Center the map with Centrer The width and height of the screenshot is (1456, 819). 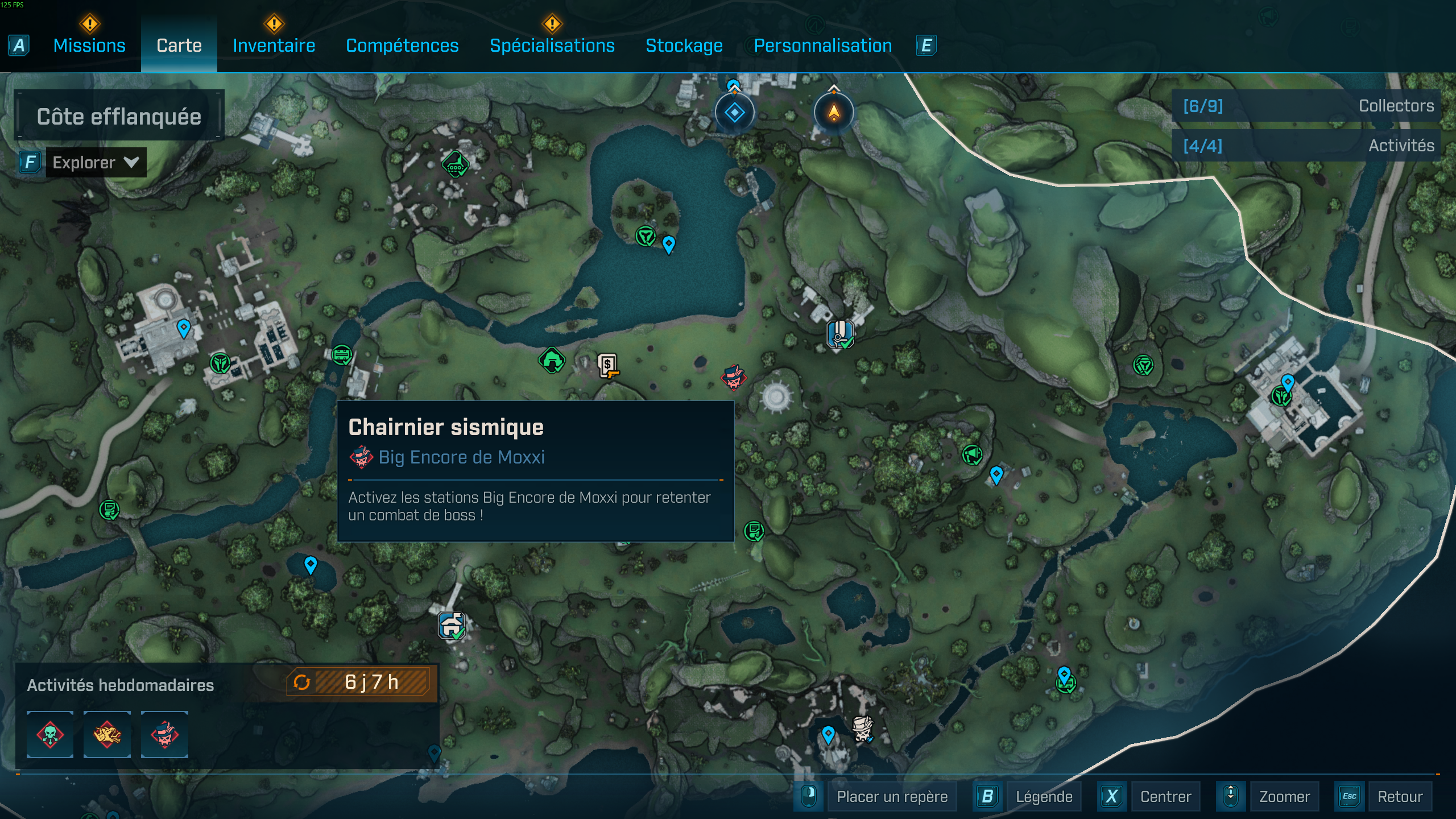[1165, 796]
